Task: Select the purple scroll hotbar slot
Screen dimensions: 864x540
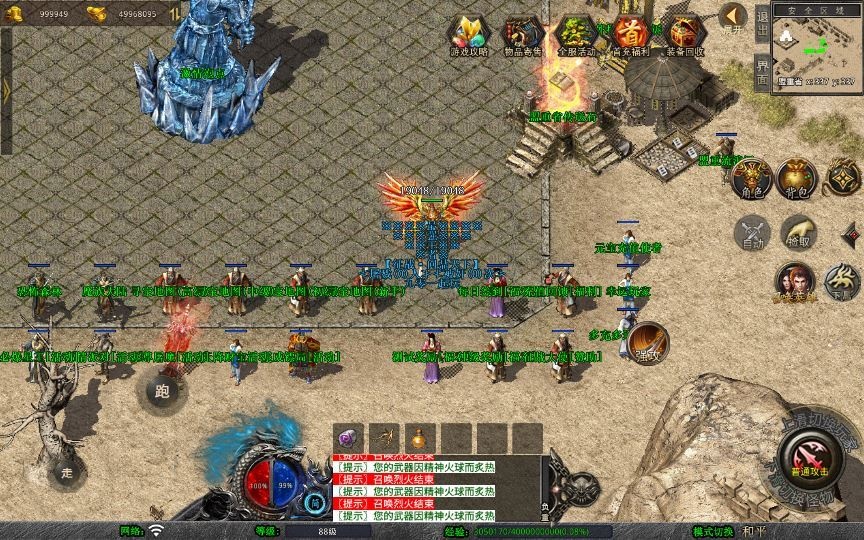Action: (x=350, y=438)
